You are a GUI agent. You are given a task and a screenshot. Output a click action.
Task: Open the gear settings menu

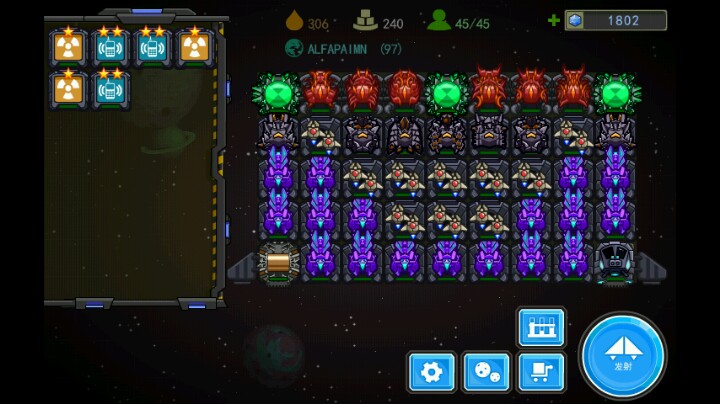431,373
